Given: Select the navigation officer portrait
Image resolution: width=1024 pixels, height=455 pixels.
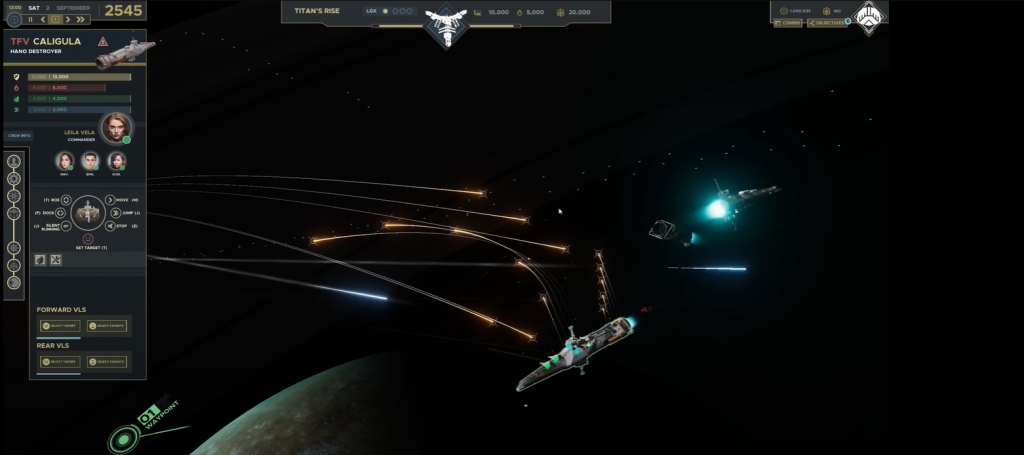Looking at the screenshot, I should pos(65,160).
